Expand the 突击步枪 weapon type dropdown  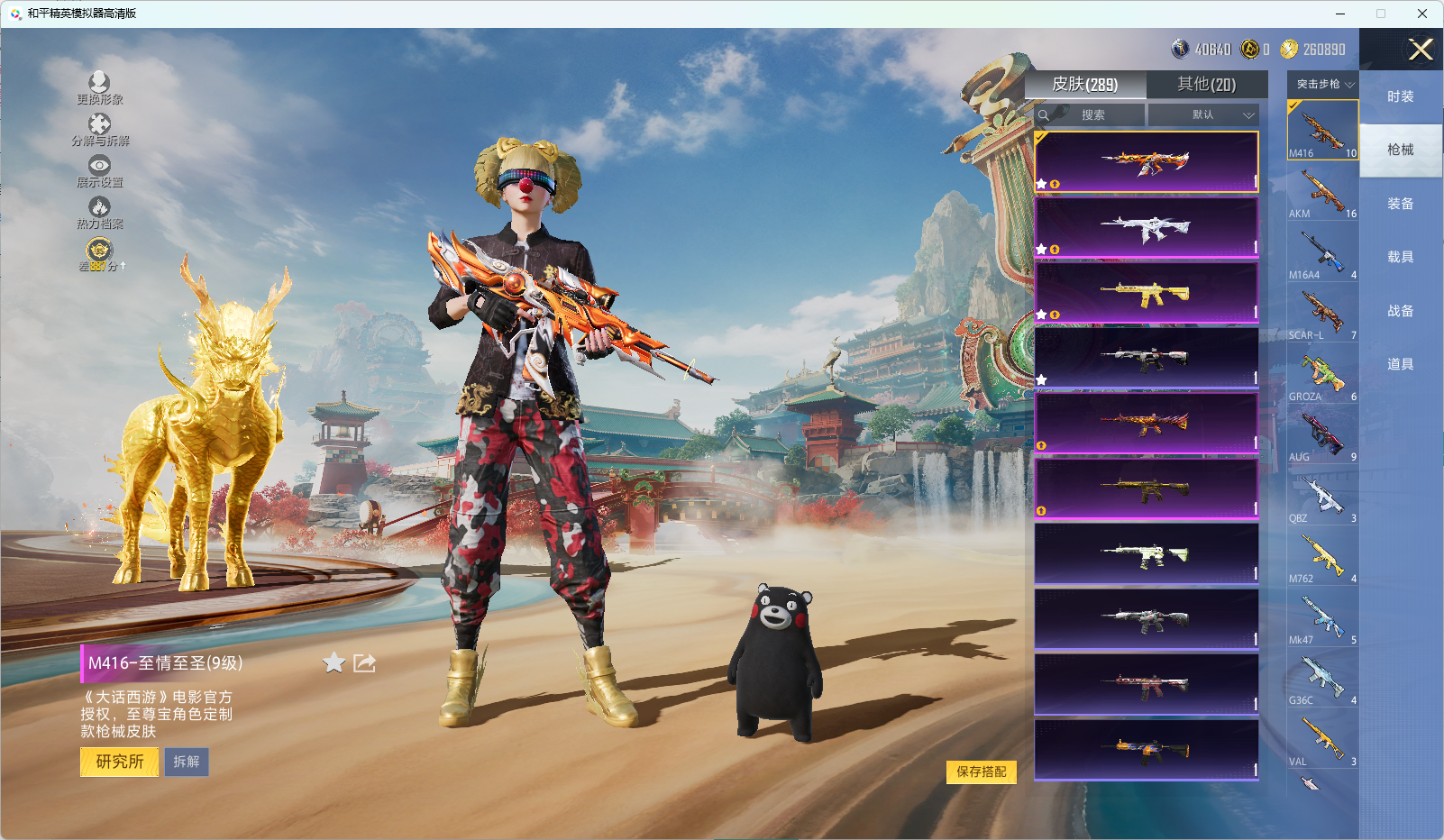pyautogui.click(x=1323, y=84)
